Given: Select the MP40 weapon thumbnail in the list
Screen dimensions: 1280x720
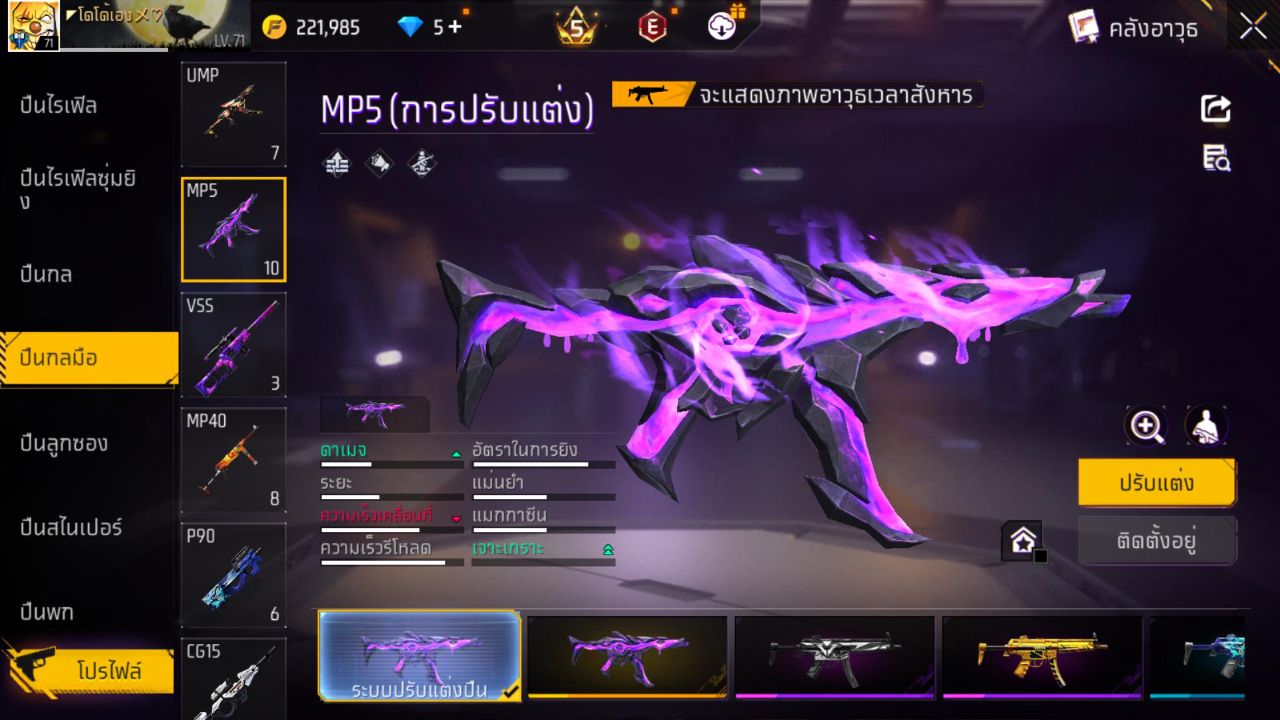Looking at the screenshot, I should point(233,460).
